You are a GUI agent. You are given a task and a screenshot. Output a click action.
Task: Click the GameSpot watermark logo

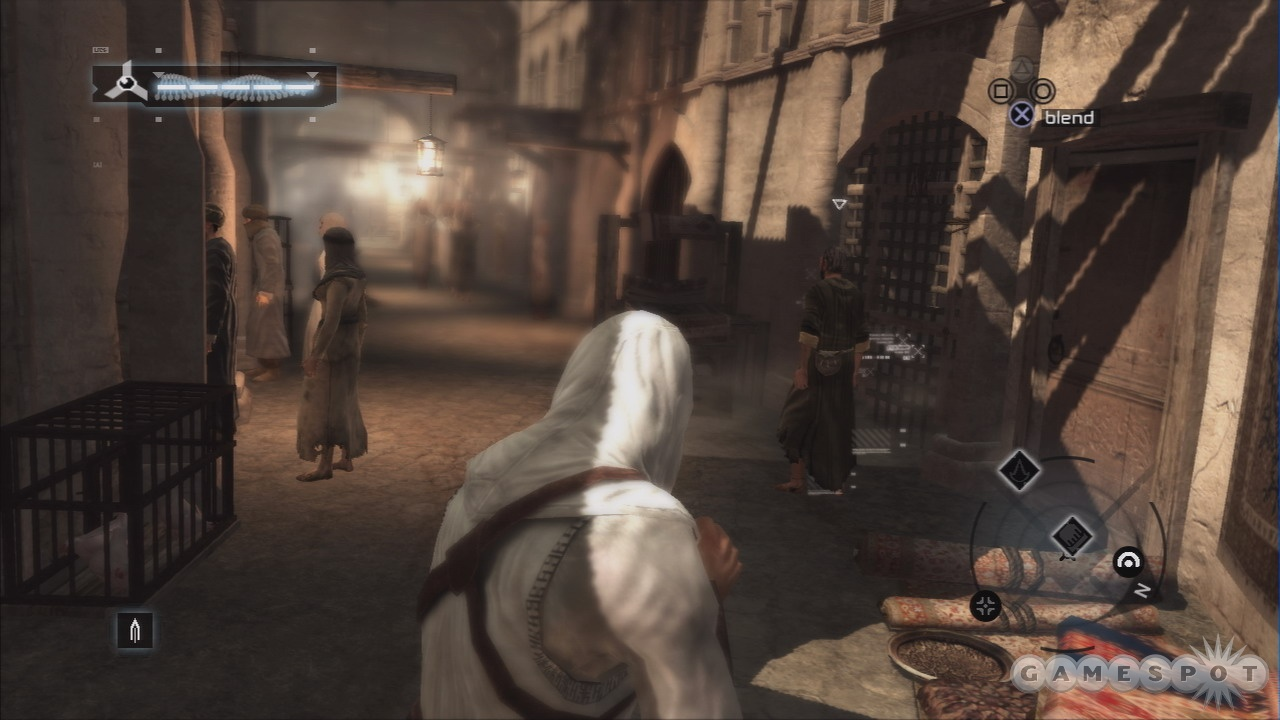pos(1138,675)
